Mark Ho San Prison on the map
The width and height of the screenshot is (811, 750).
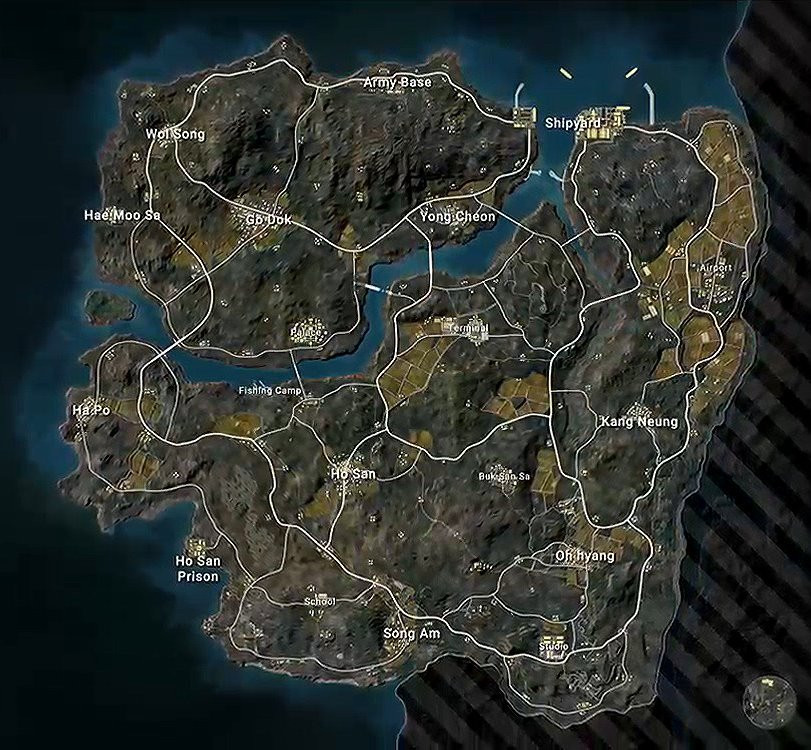tap(197, 568)
